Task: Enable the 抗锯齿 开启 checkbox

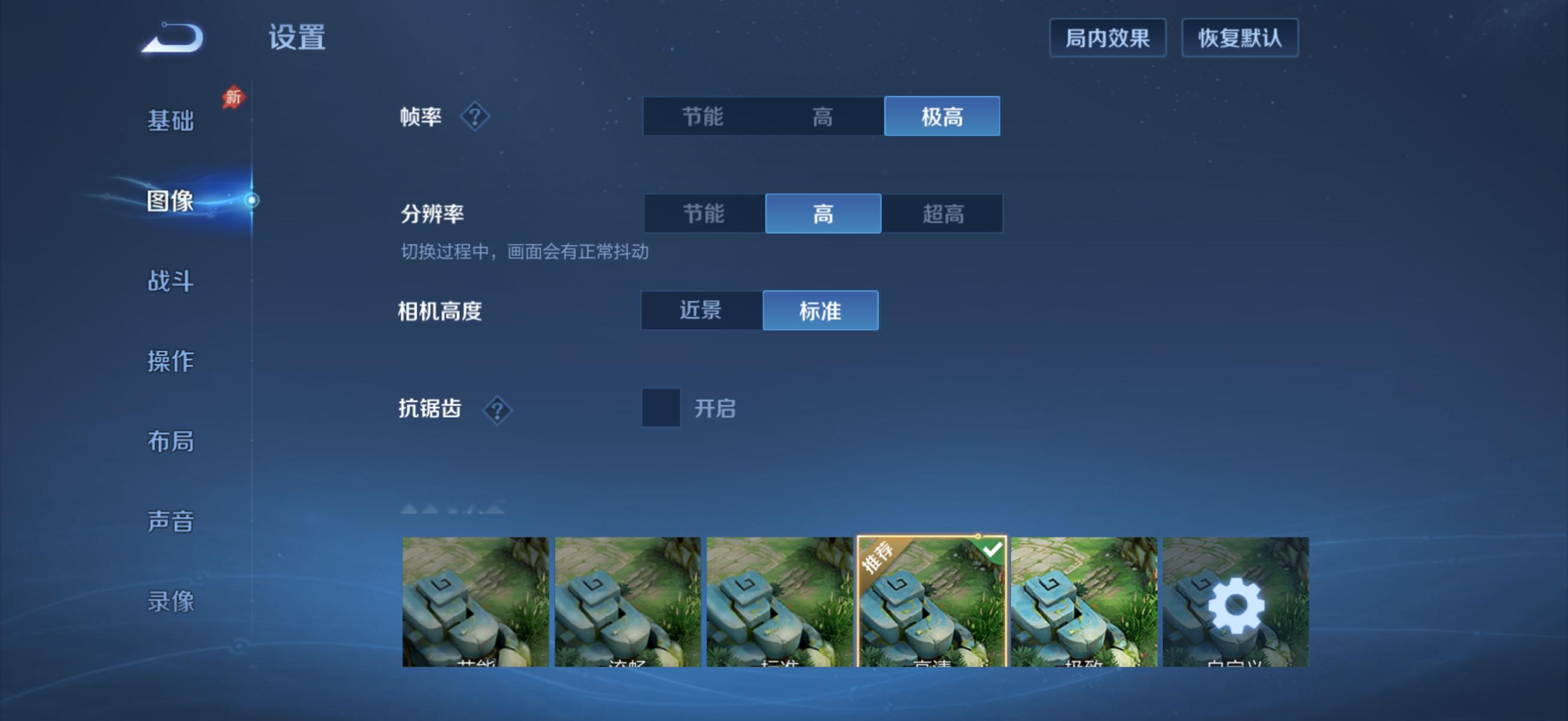Action: [x=661, y=410]
